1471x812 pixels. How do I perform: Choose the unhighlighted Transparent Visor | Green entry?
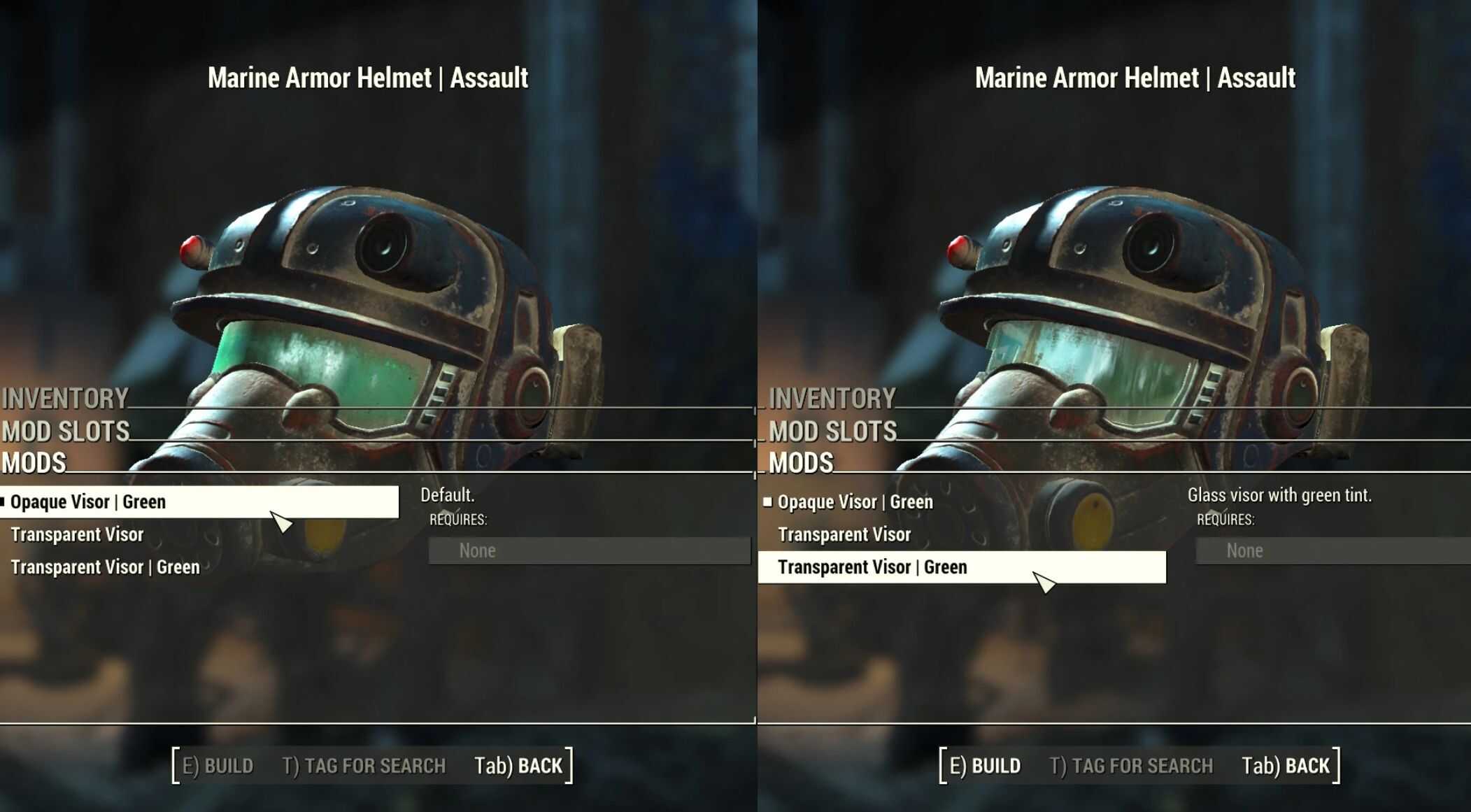(105, 567)
